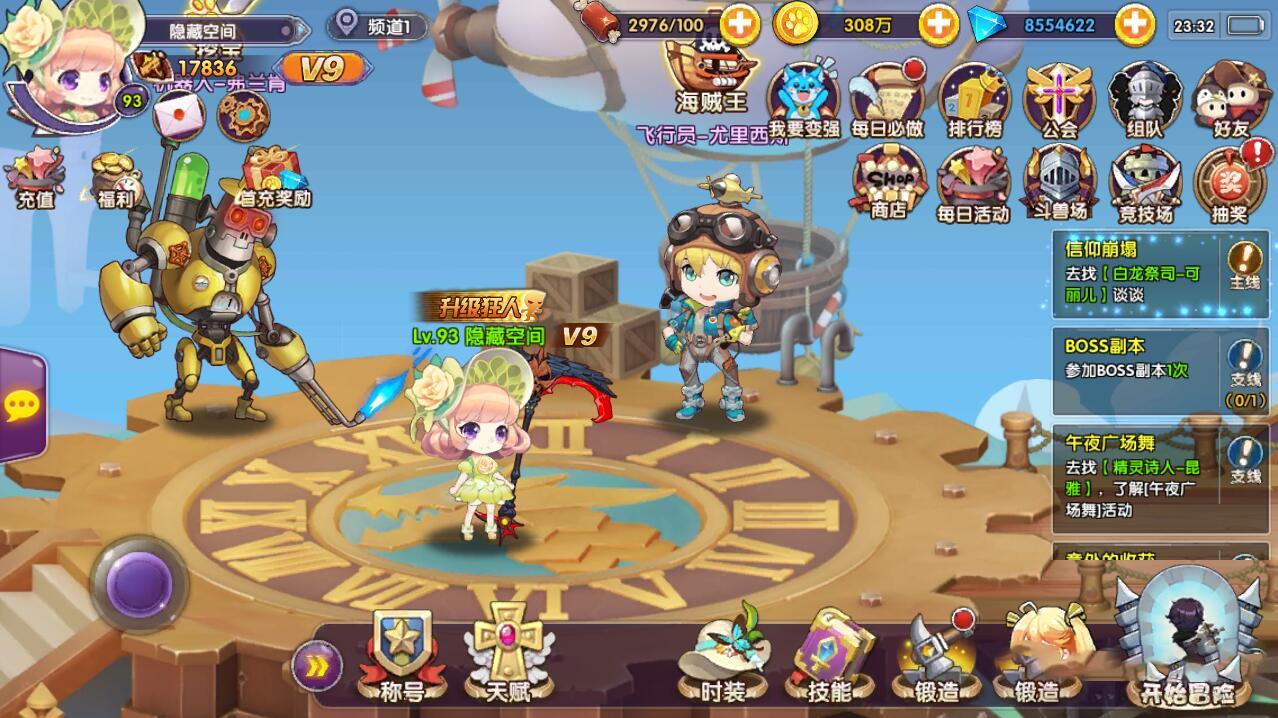Add more diamonds with the plus button
This screenshot has width=1278, height=718.
pyautogui.click(x=1134, y=25)
